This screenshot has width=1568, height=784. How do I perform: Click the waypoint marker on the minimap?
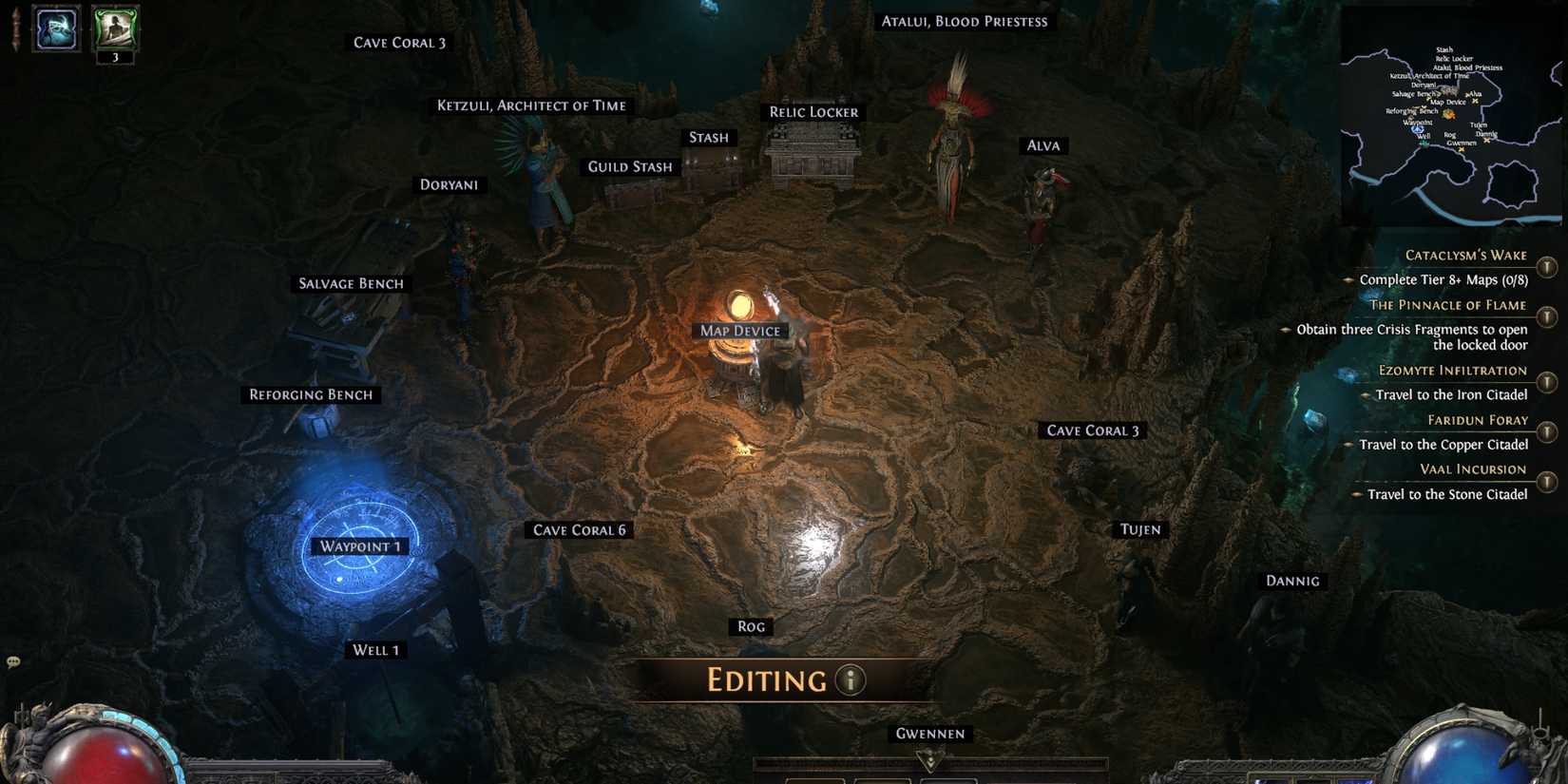click(1418, 128)
